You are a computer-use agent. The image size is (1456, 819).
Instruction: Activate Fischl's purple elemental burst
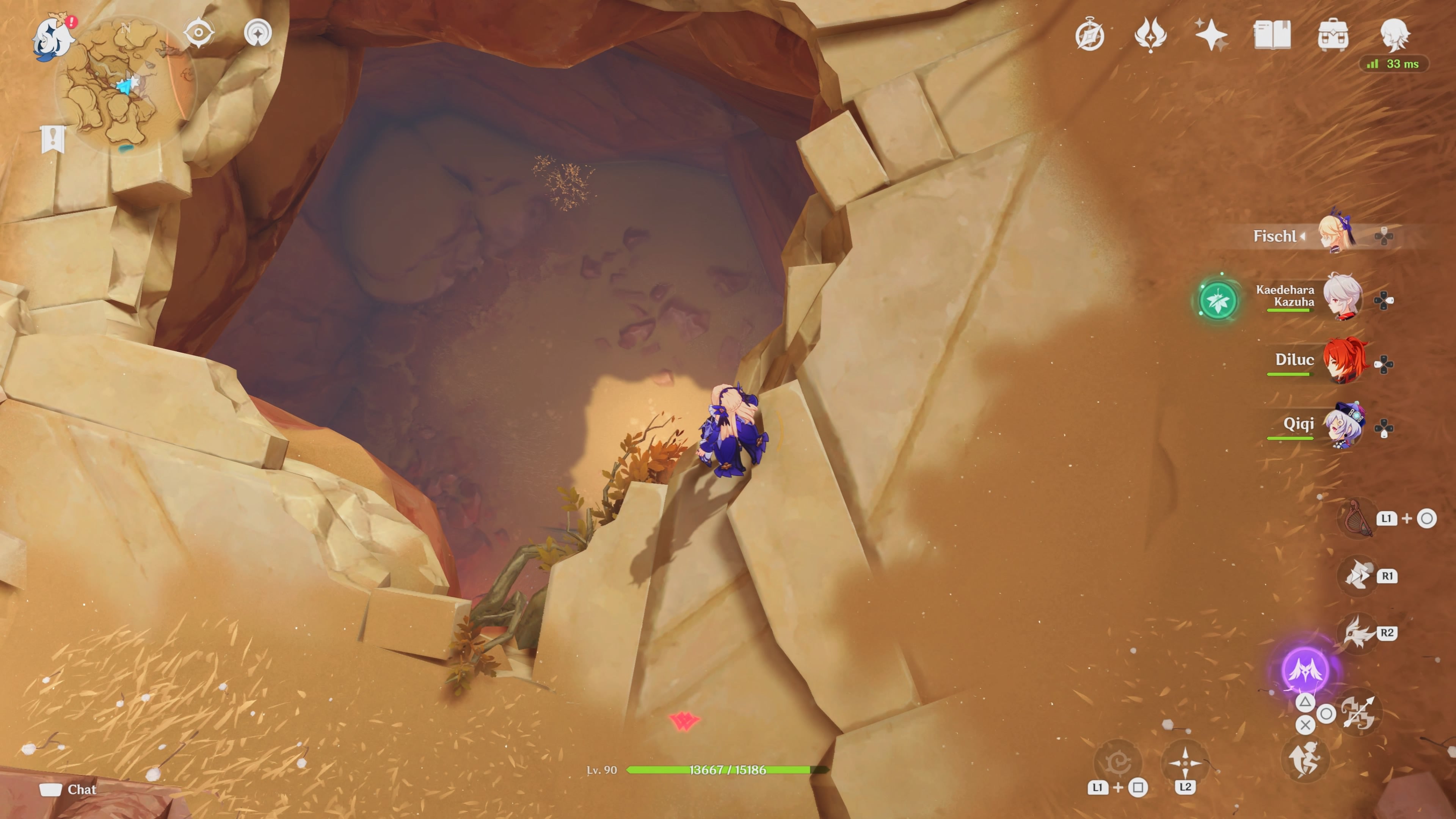click(1304, 670)
